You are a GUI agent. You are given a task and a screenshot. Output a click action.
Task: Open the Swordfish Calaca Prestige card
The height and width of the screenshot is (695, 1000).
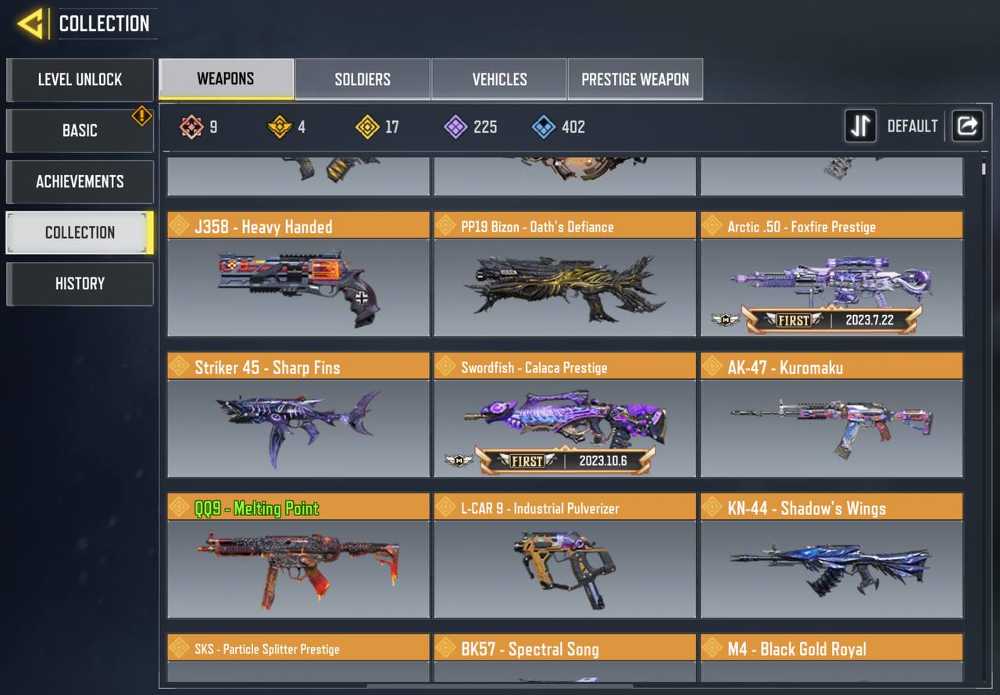[564, 416]
